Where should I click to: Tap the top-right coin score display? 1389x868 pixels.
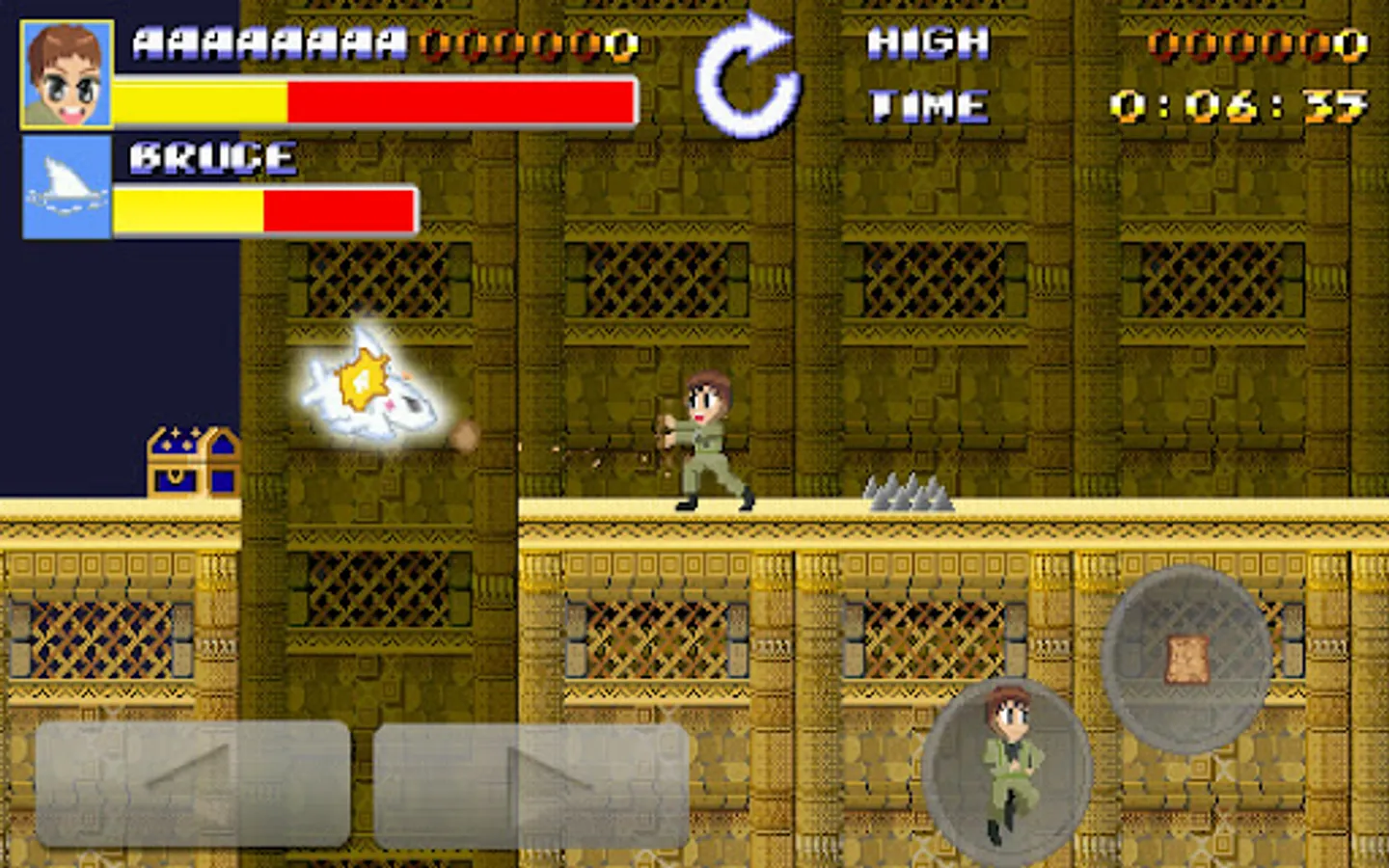coord(1249,43)
